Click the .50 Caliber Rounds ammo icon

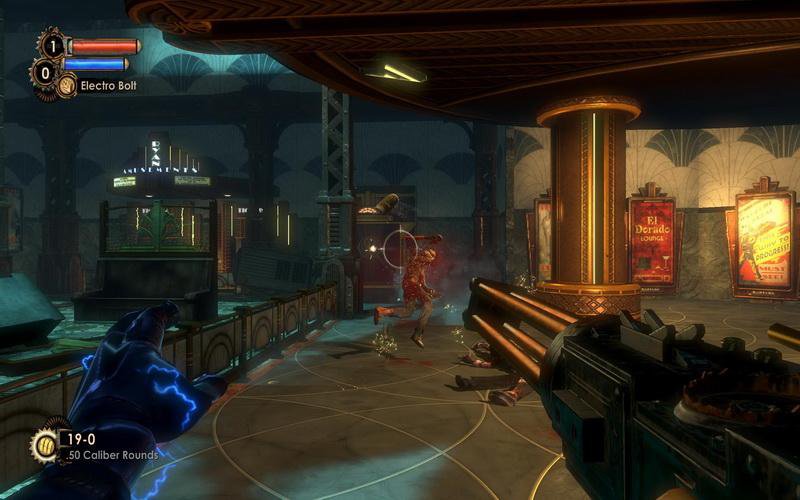(45, 443)
